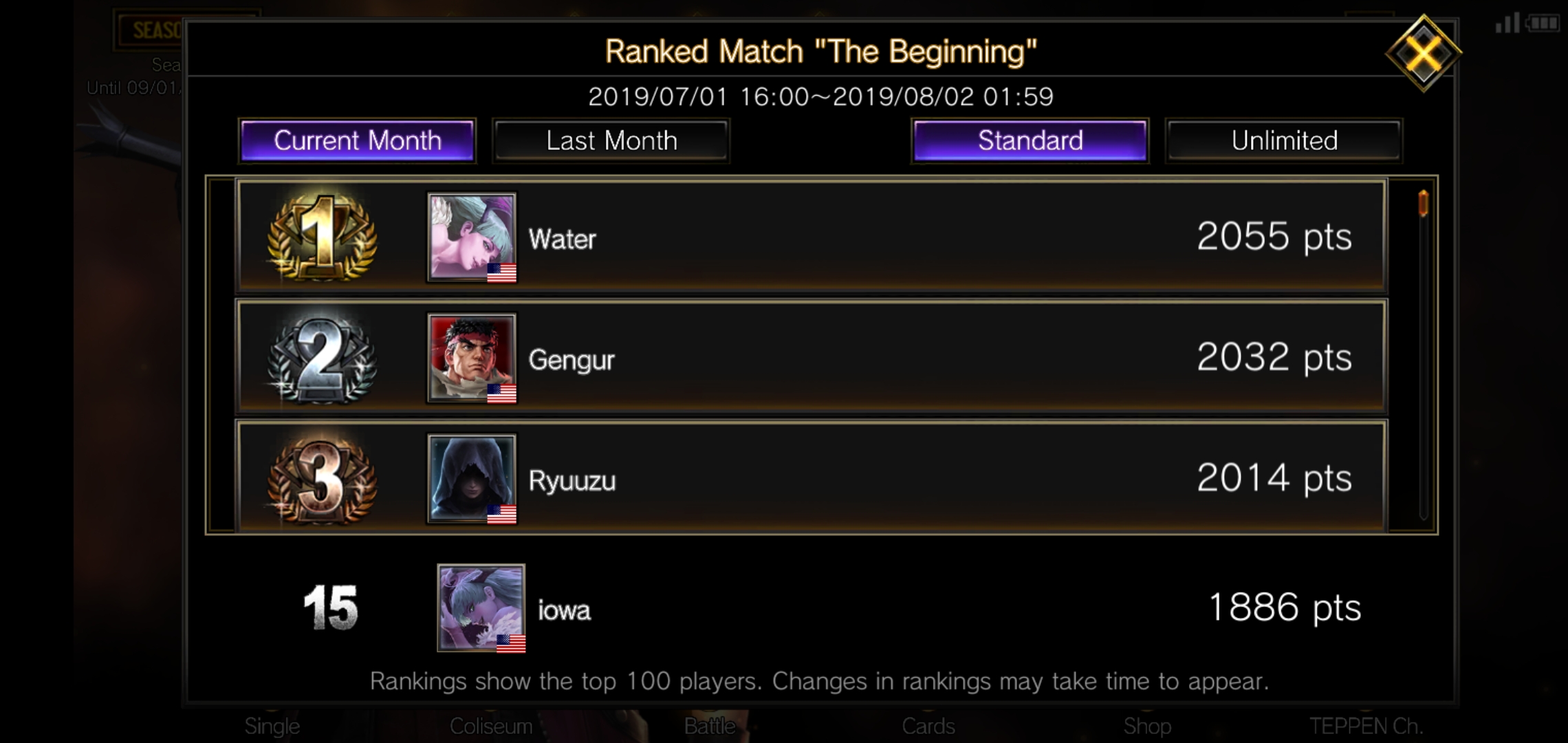
Task: Click Gengur's Ryu avatar icon
Action: pos(470,358)
